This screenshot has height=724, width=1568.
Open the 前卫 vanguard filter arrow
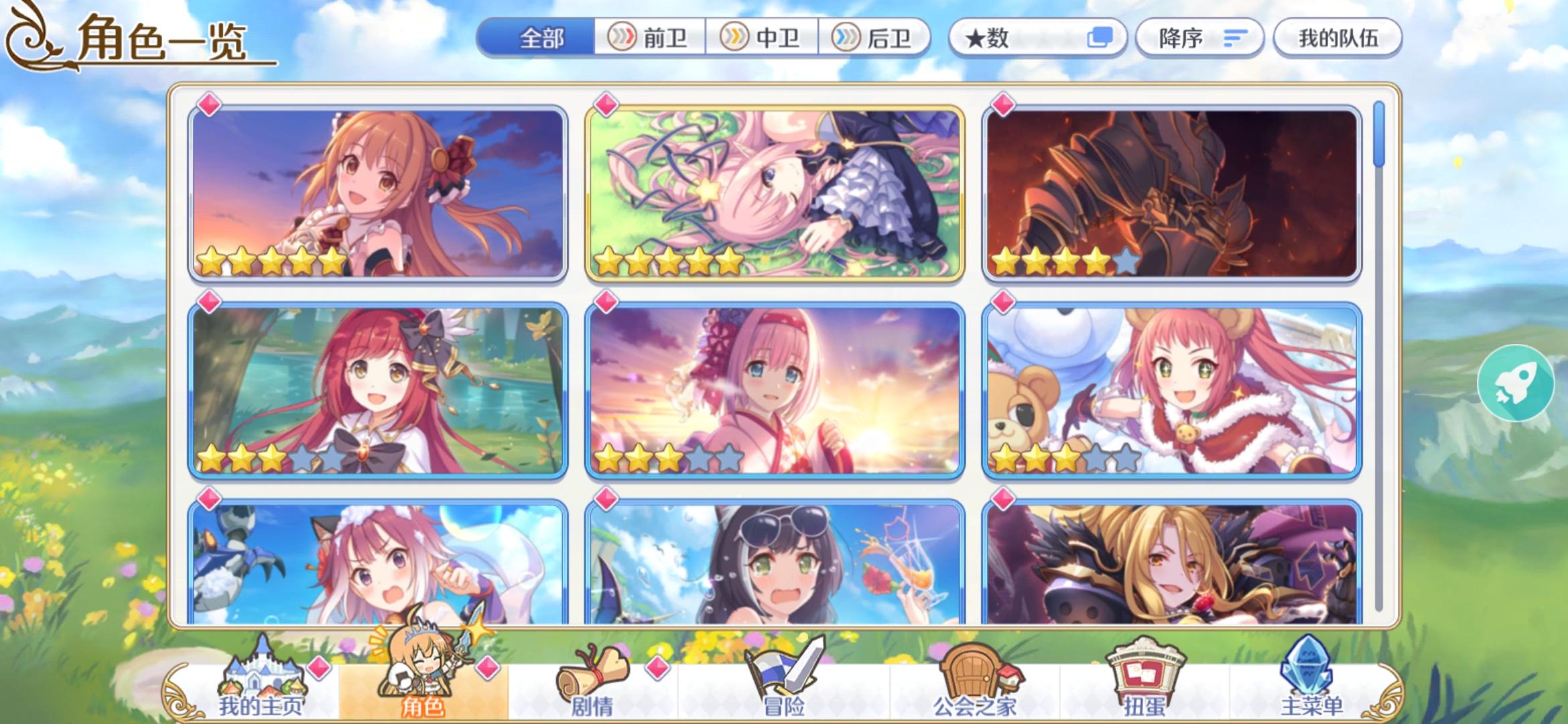point(623,38)
